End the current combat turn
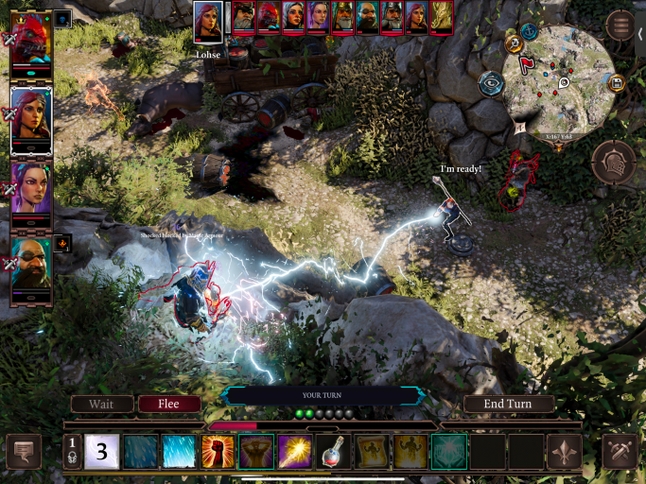 (508, 404)
